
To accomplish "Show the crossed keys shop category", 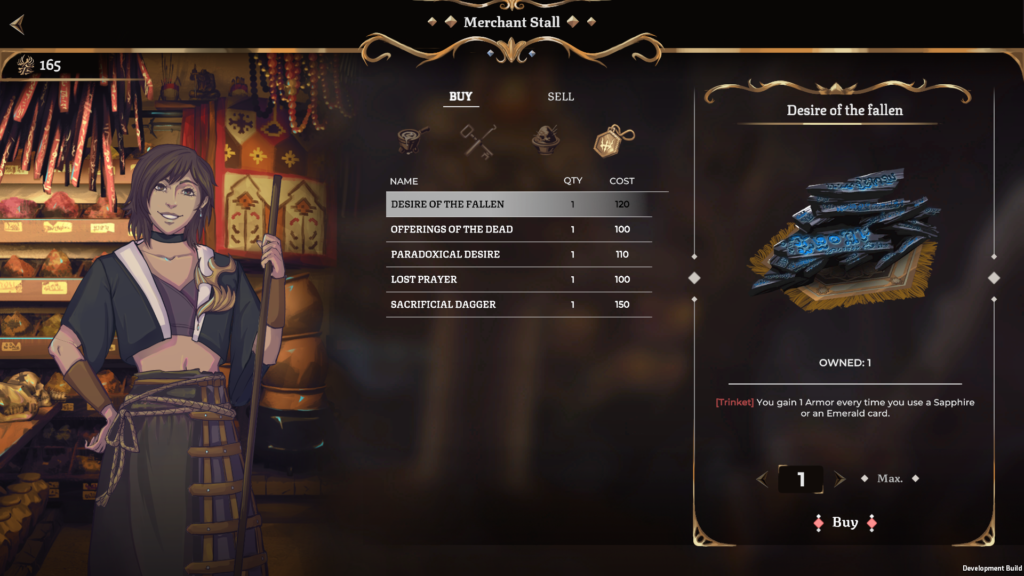I will 477,140.
